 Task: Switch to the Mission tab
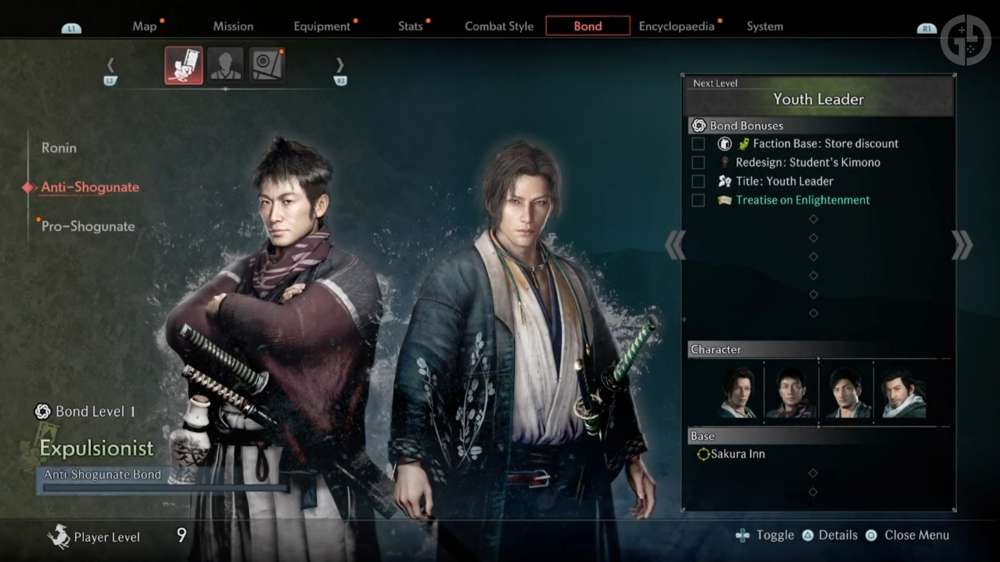coord(233,26)
